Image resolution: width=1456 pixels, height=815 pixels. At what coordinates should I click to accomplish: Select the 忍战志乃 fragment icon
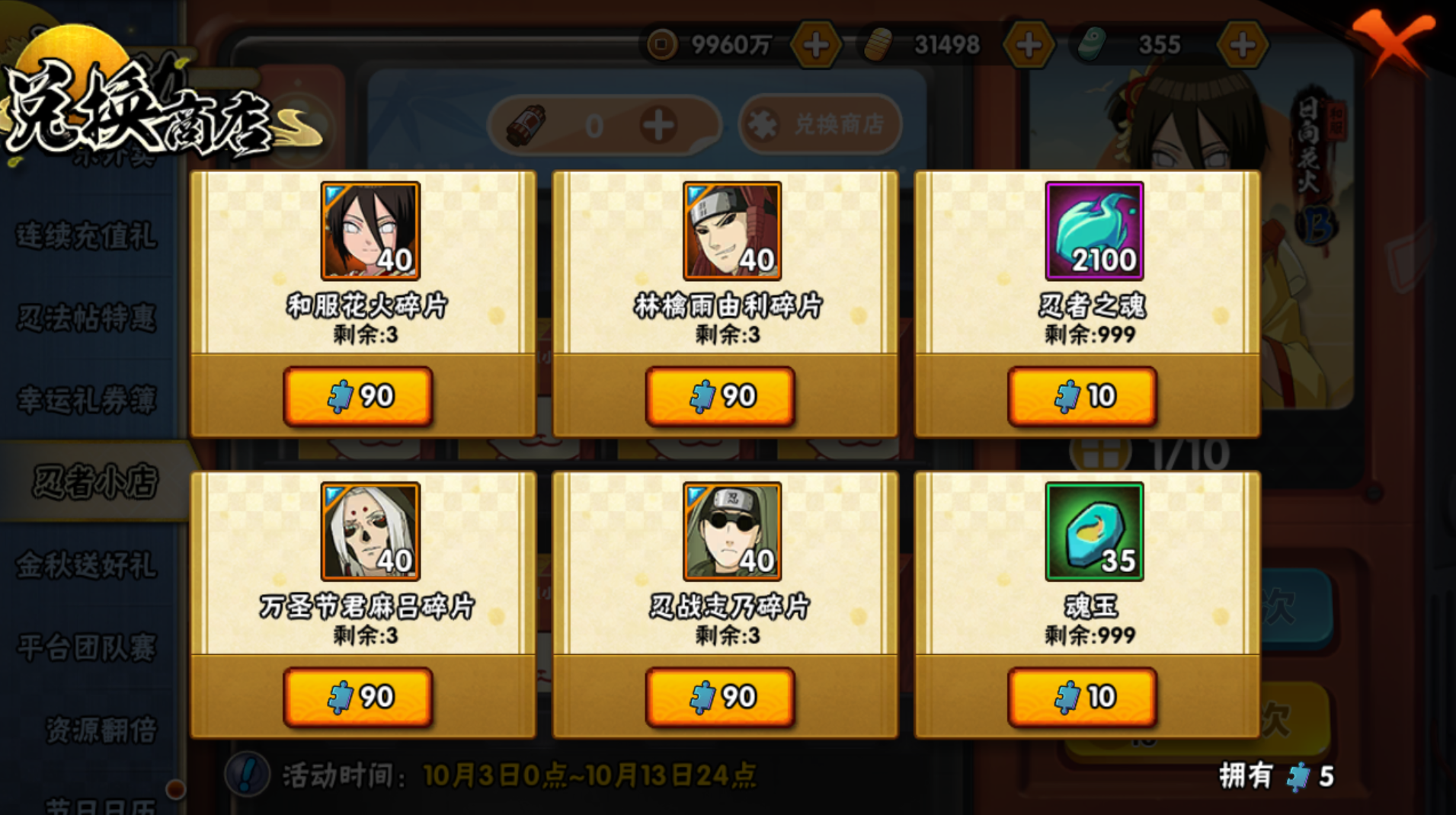coord(732,532)
